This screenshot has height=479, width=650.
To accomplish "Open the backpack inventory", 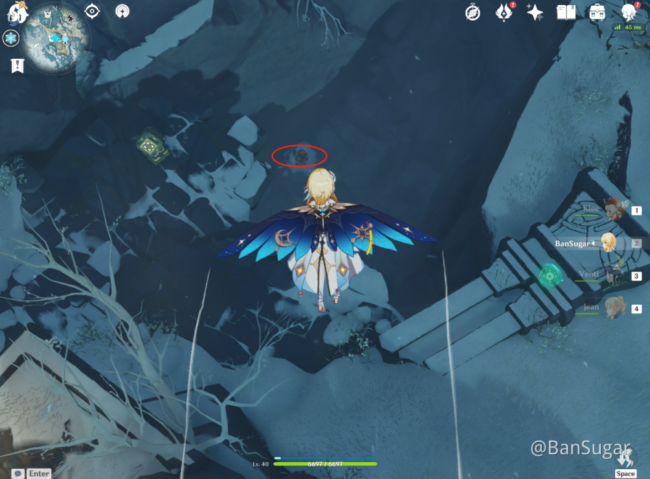I will (597, 12).
